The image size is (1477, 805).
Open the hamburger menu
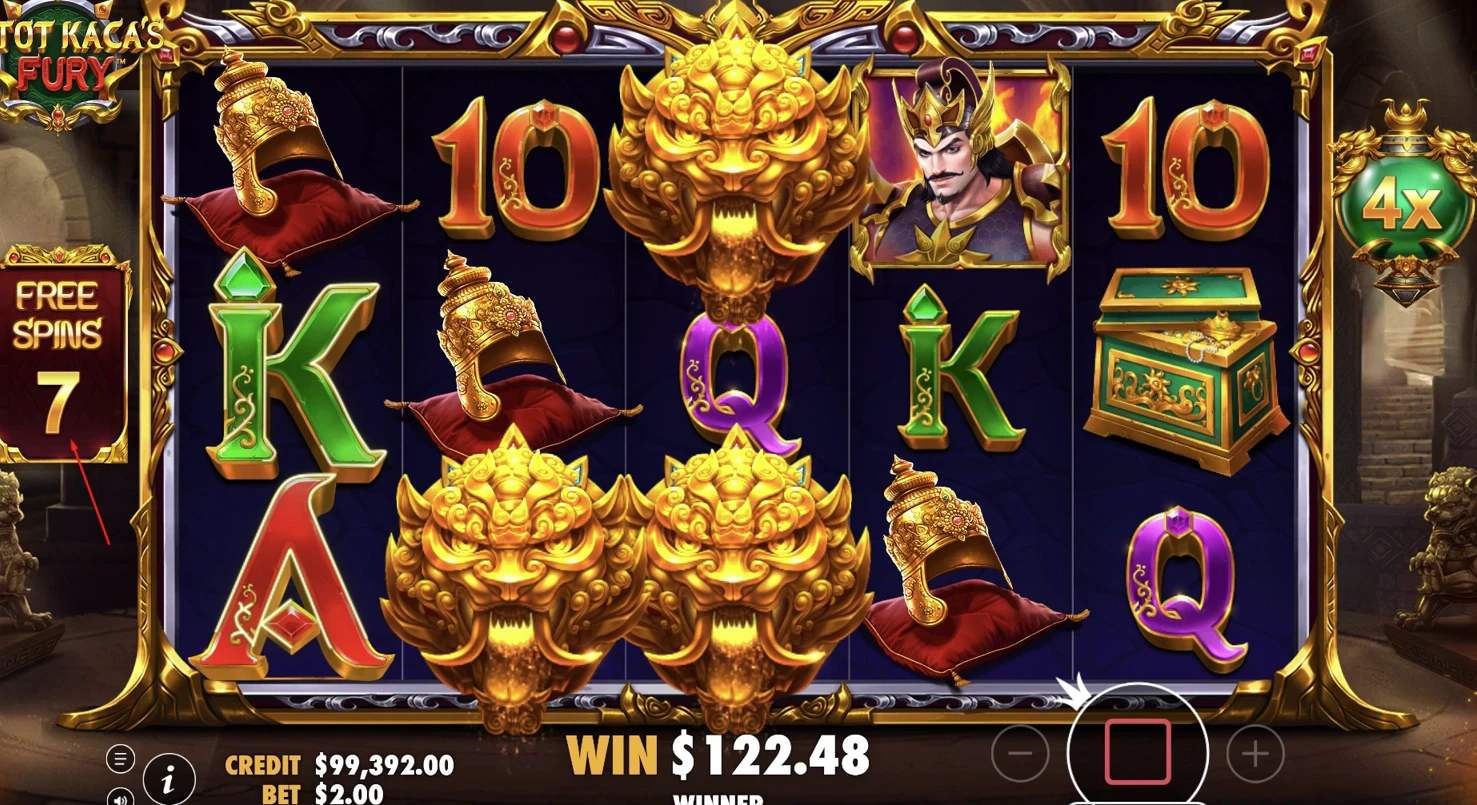pyautogui.click(x=120, y=759)
